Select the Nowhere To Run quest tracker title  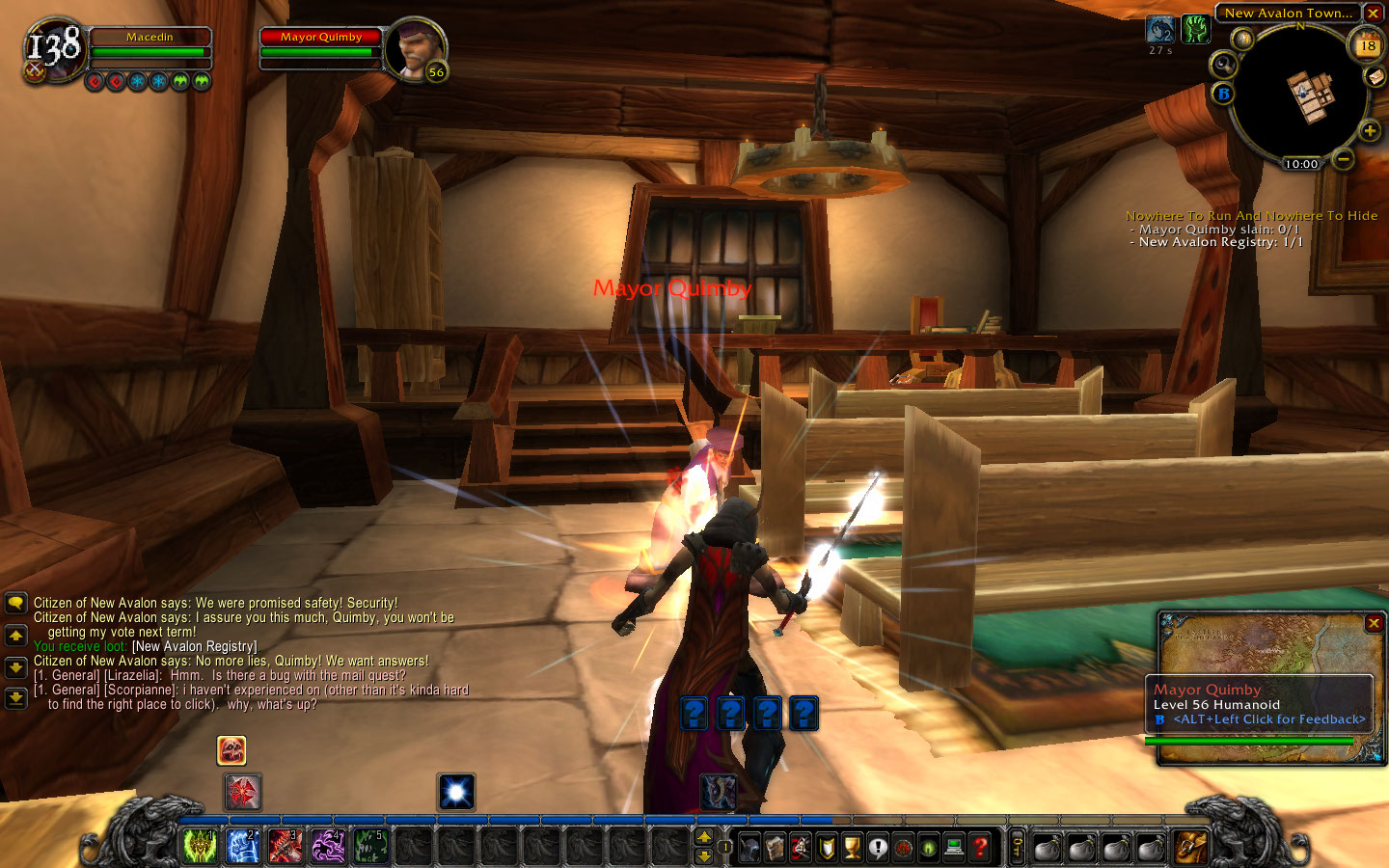point(1251,216)
